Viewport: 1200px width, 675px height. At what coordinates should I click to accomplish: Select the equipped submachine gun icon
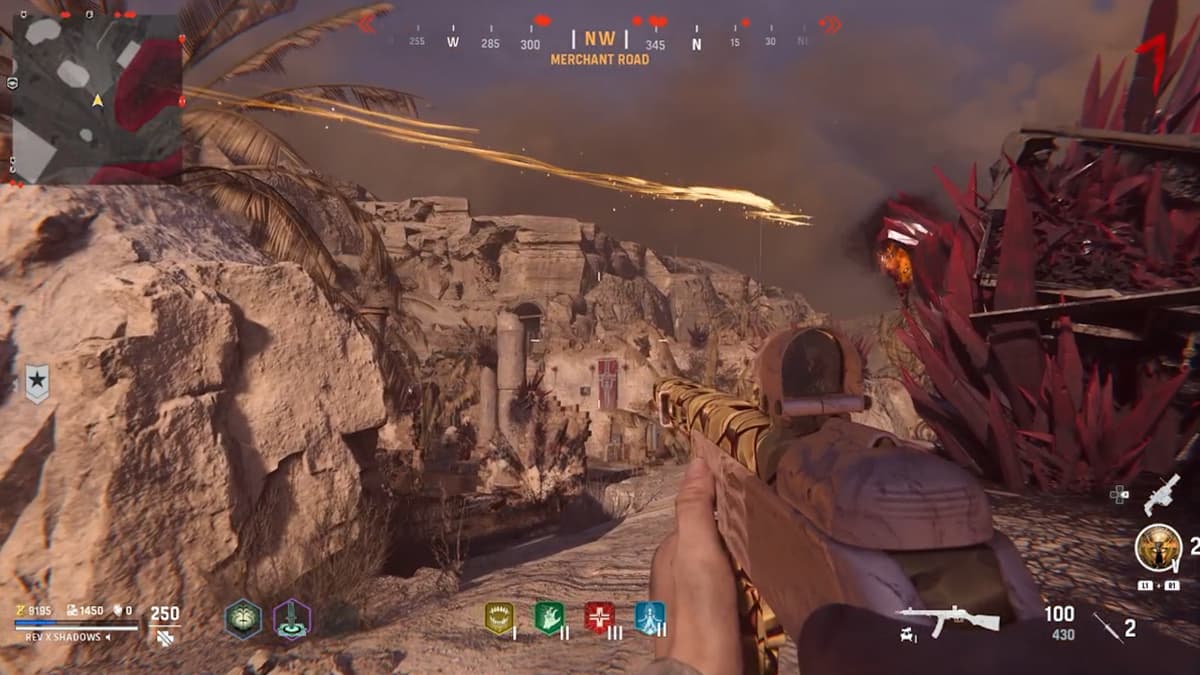click(947, 620)
